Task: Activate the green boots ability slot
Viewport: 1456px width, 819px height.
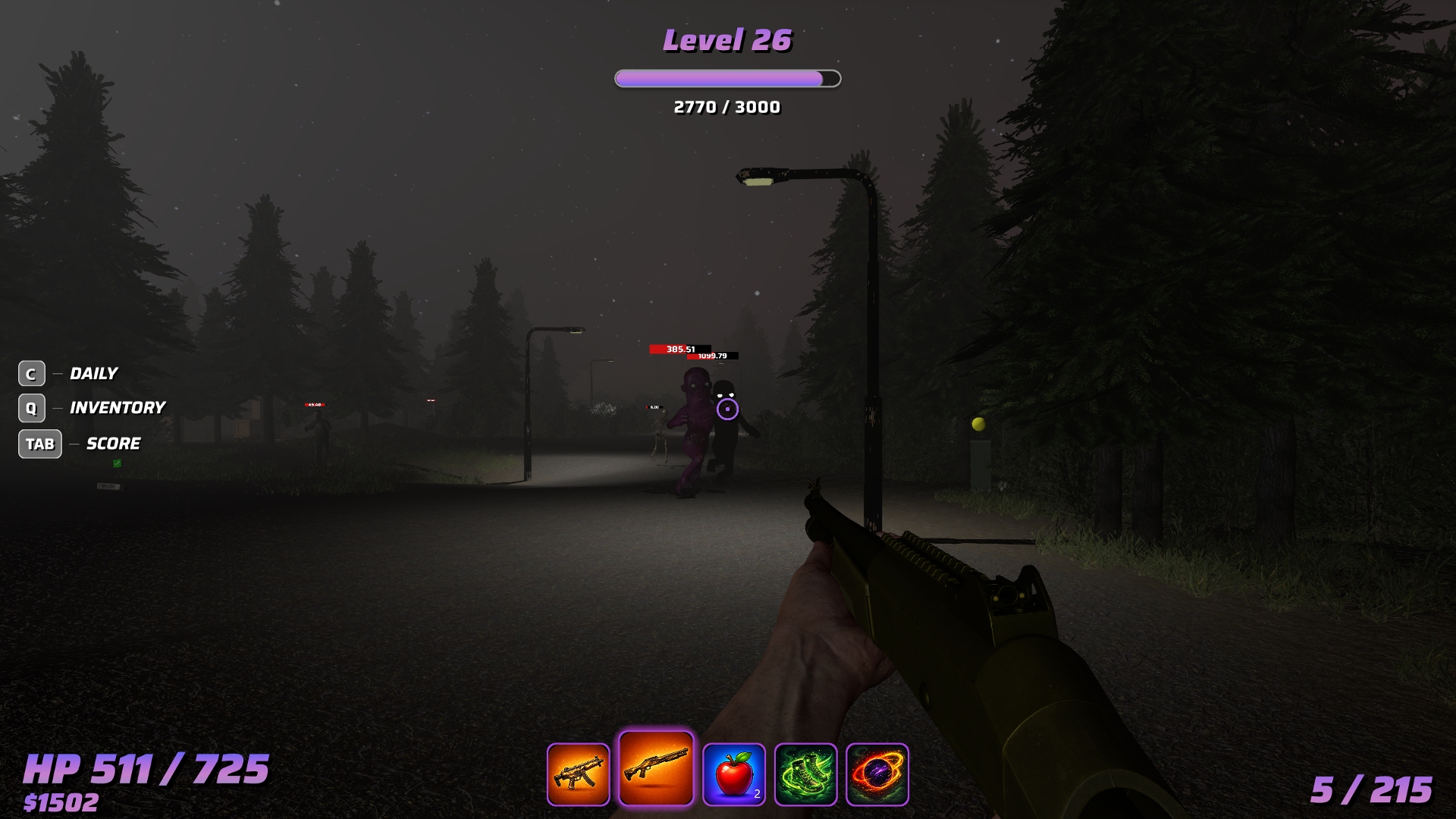Action: [805, 774]
